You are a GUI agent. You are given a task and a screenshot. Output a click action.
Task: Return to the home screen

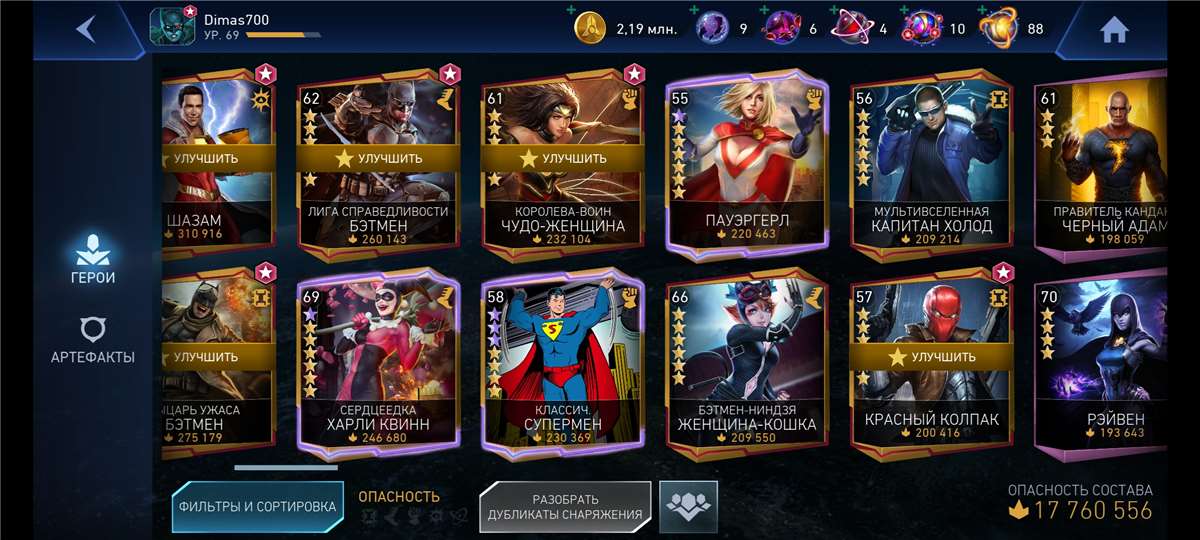pyautogui.click(x=1114, y=30)
